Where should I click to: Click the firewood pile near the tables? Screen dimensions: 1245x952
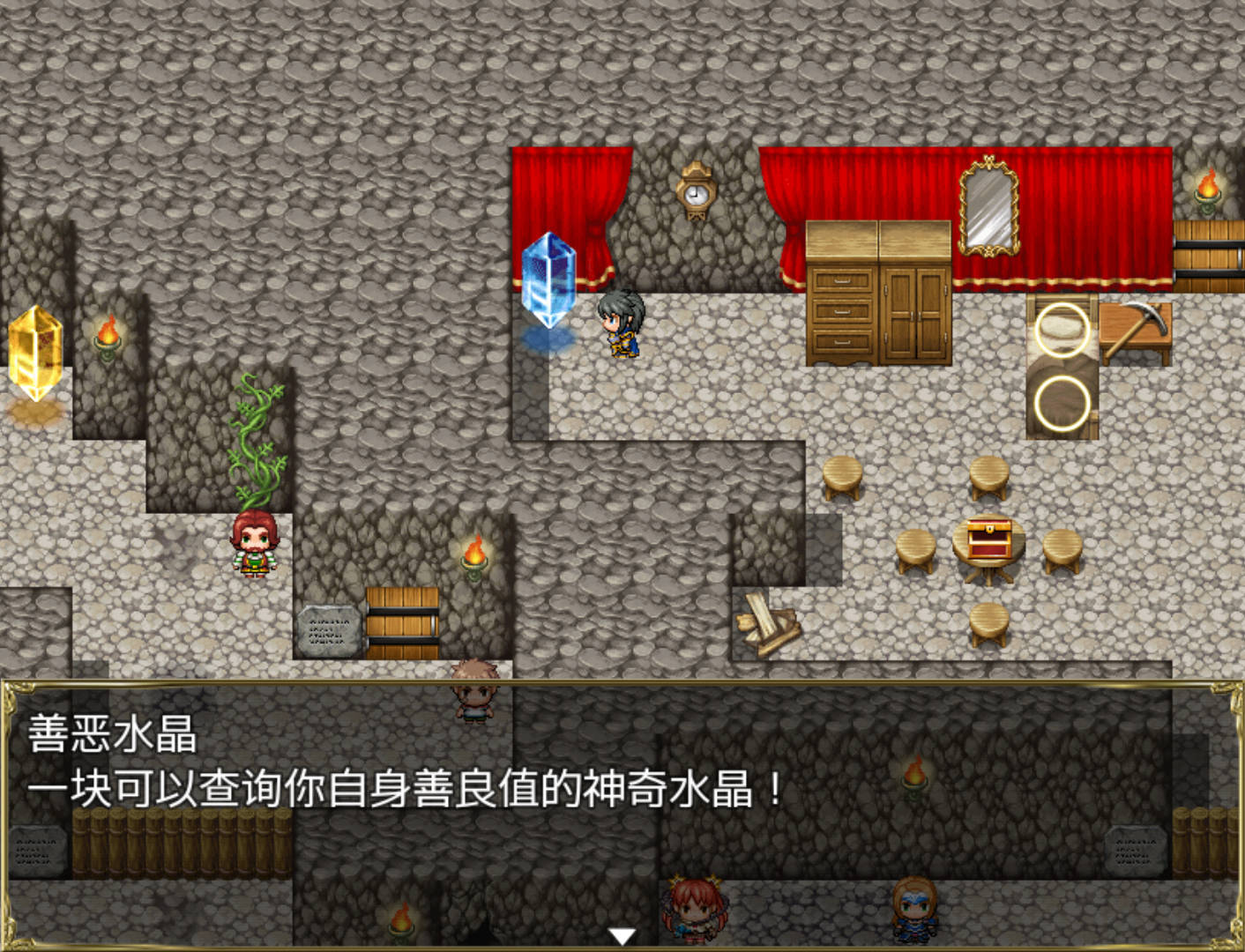767,621
